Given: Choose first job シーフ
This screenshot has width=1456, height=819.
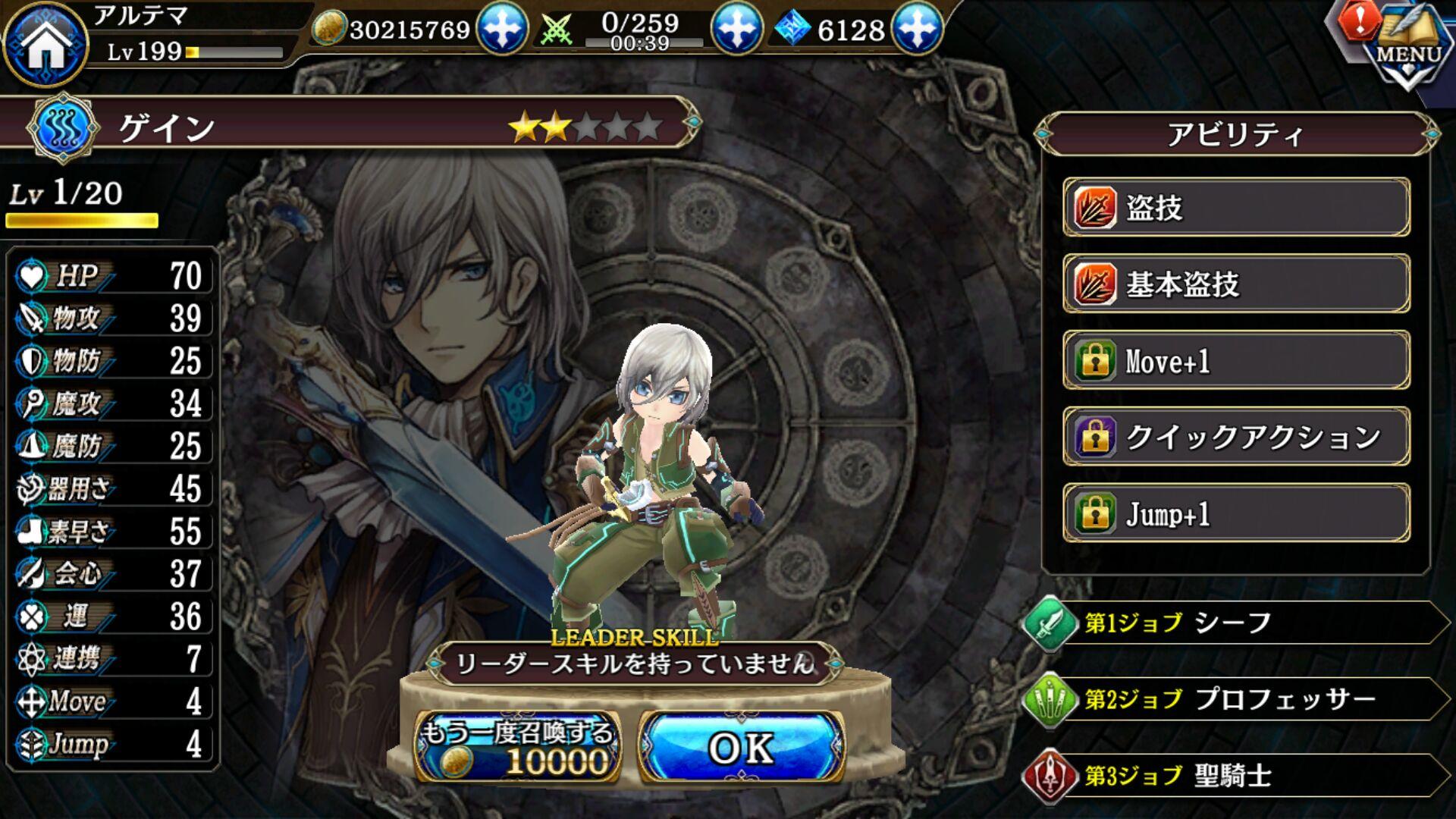Looking at the screenshot, I should pos(1236,623).
